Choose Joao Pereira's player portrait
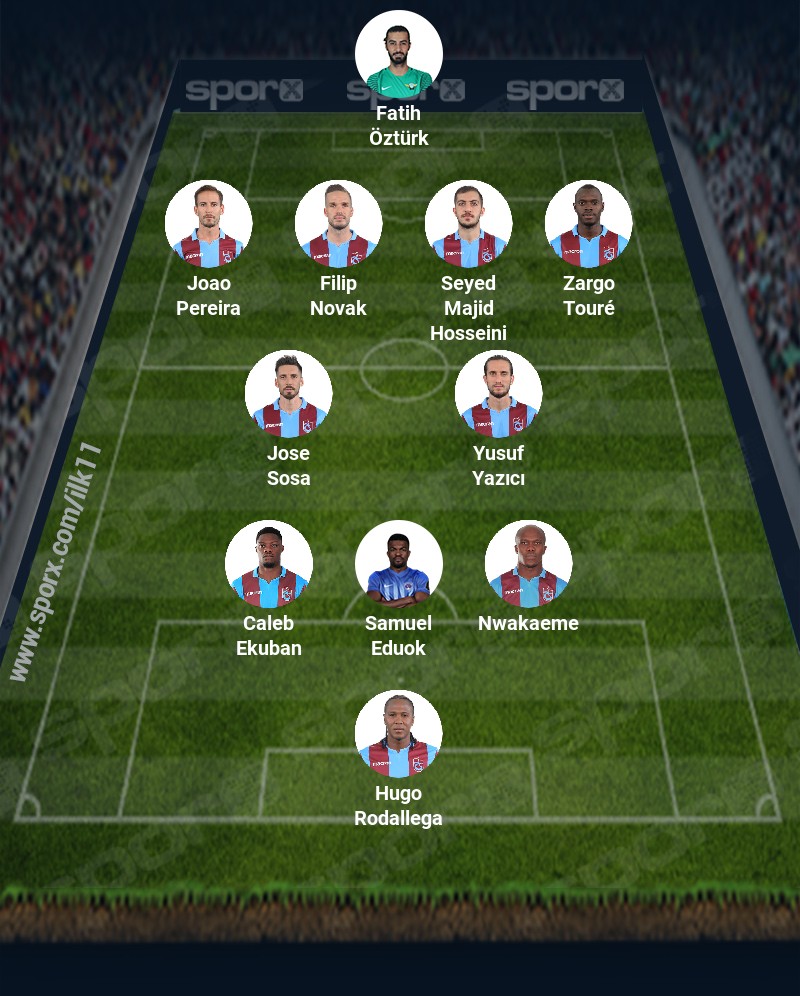Image resolution: width=800 pixels, height=996 pixels. pos(208,224)
